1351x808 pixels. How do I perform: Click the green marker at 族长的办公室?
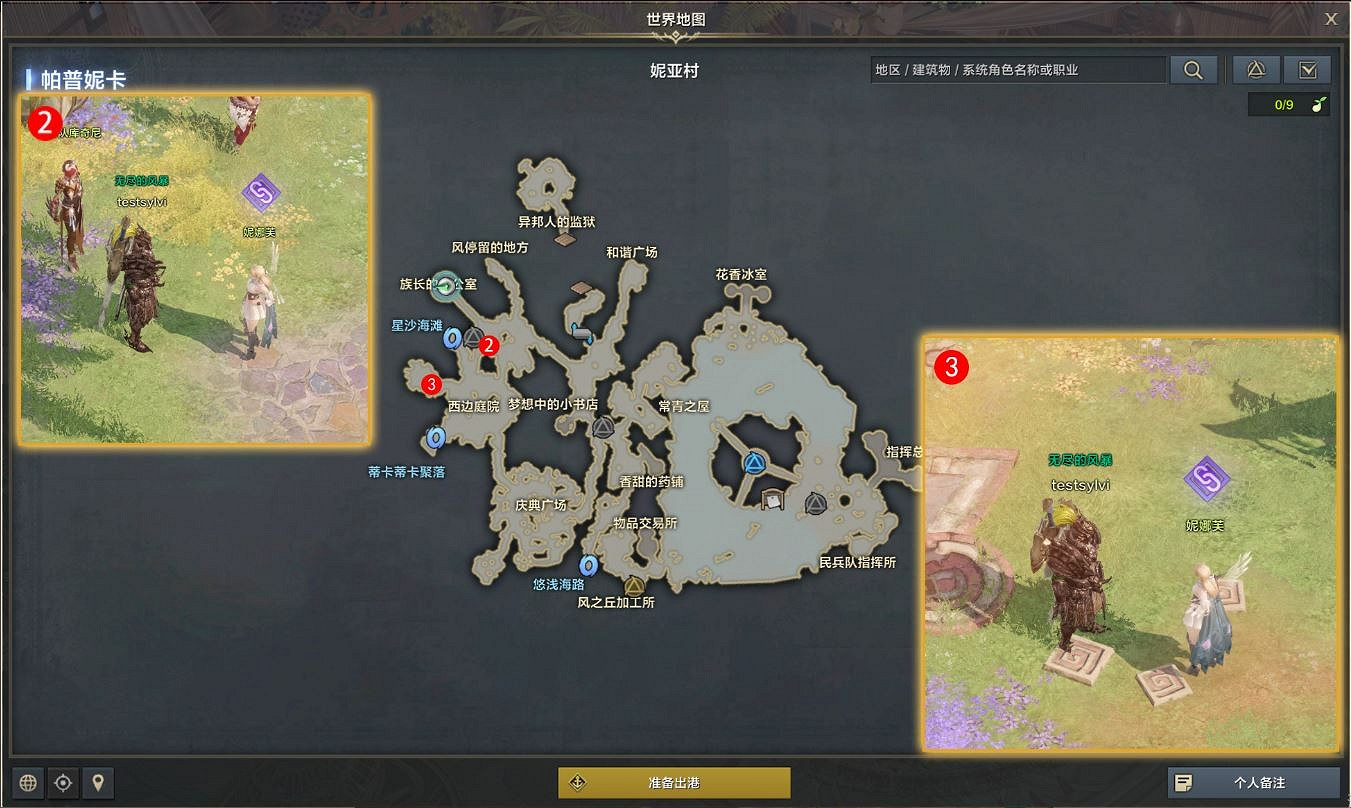pyautogui.click(x=446, y=285)
